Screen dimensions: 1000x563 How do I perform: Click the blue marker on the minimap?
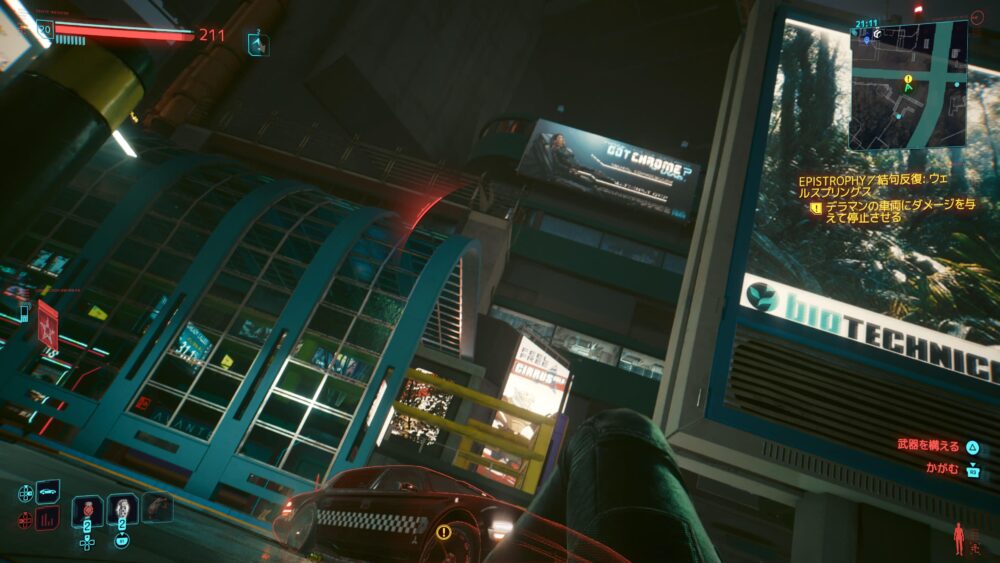point(866,40)
